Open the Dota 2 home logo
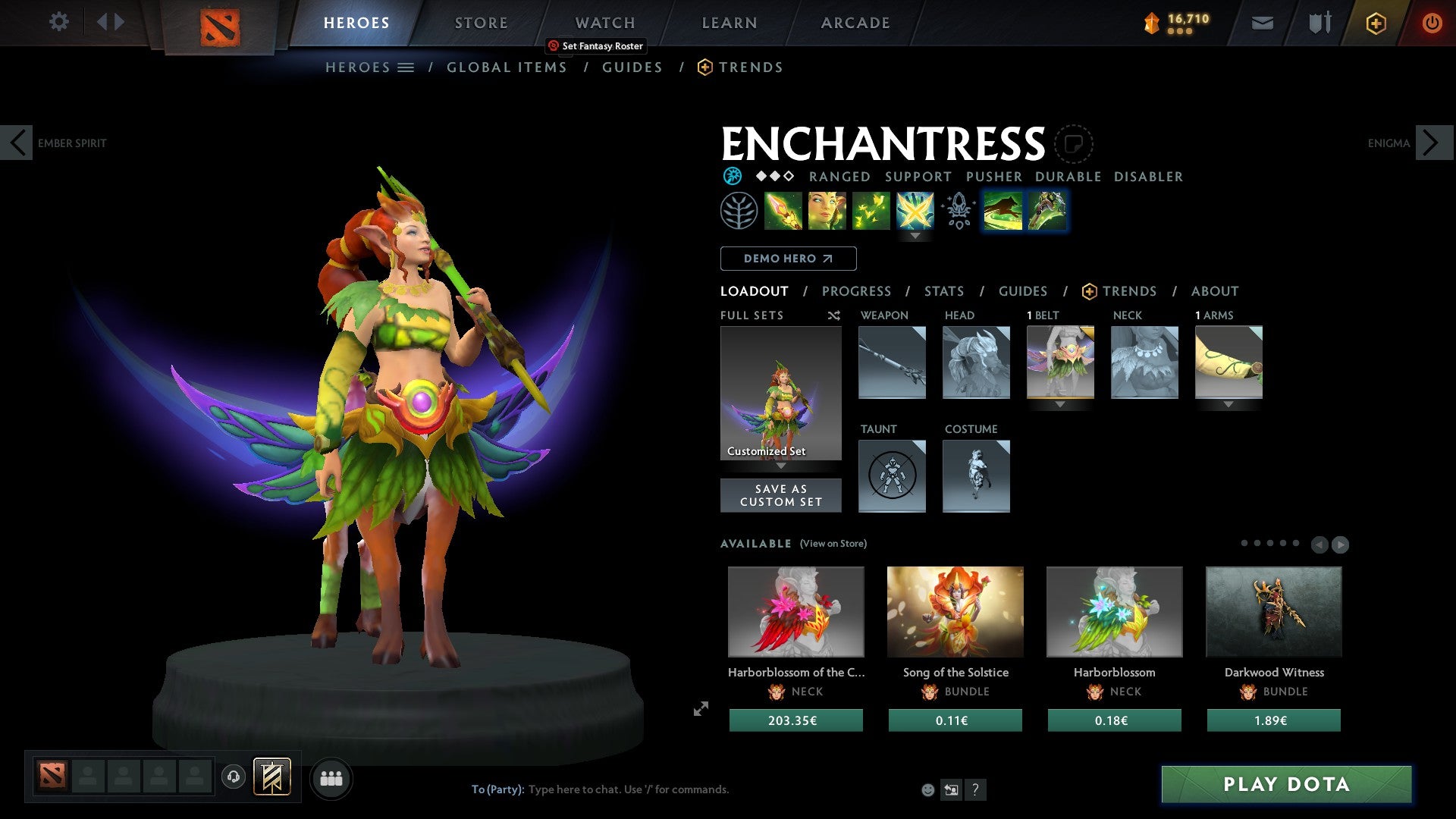1456x819 pixels. (x=219, y=23)
